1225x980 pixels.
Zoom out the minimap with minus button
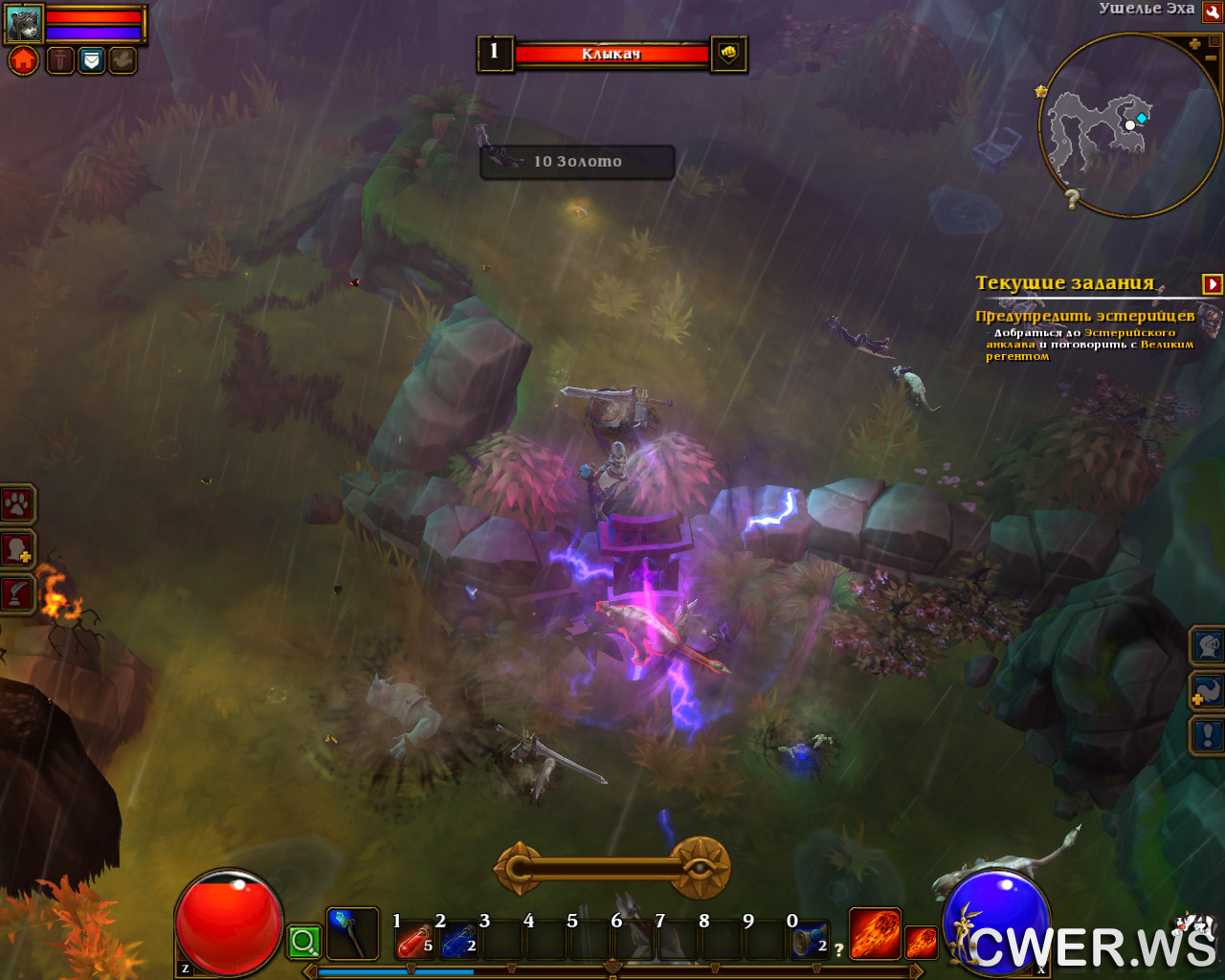click(x=1211, y=59)
